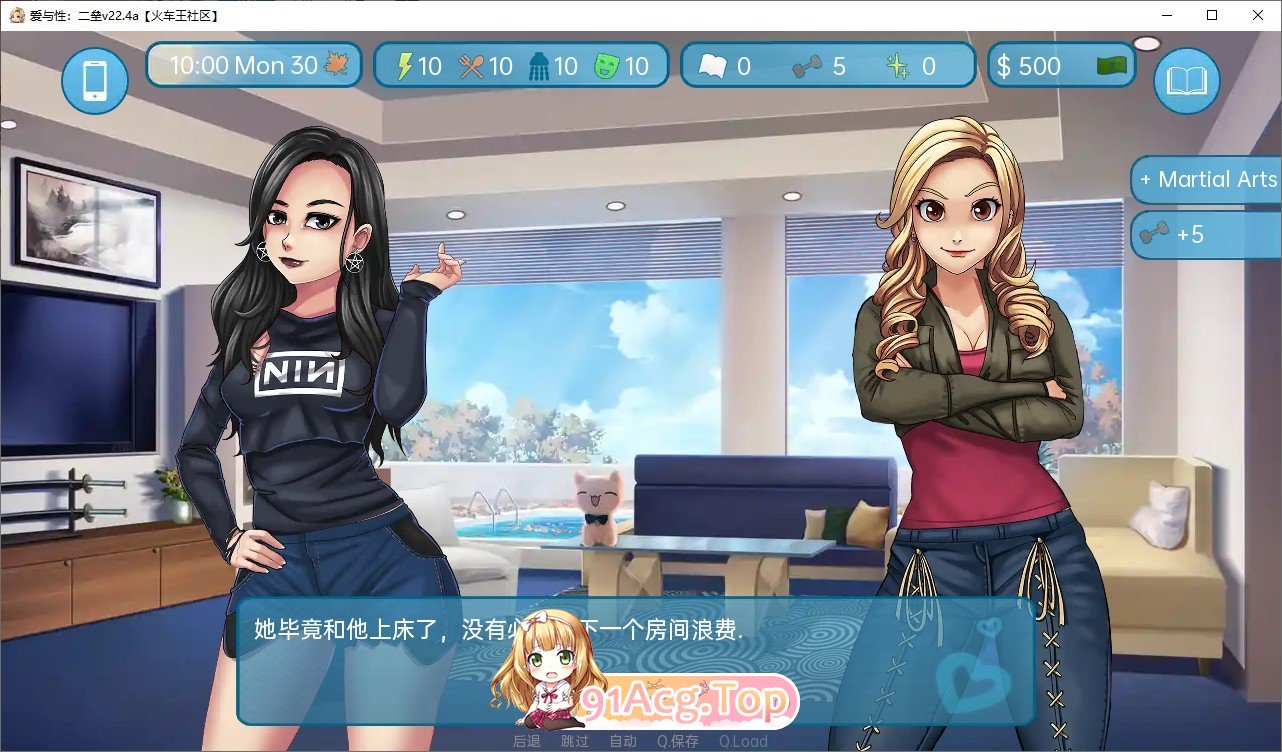
Task: Quick load using Q.Load
Action: tap(744, 741)
